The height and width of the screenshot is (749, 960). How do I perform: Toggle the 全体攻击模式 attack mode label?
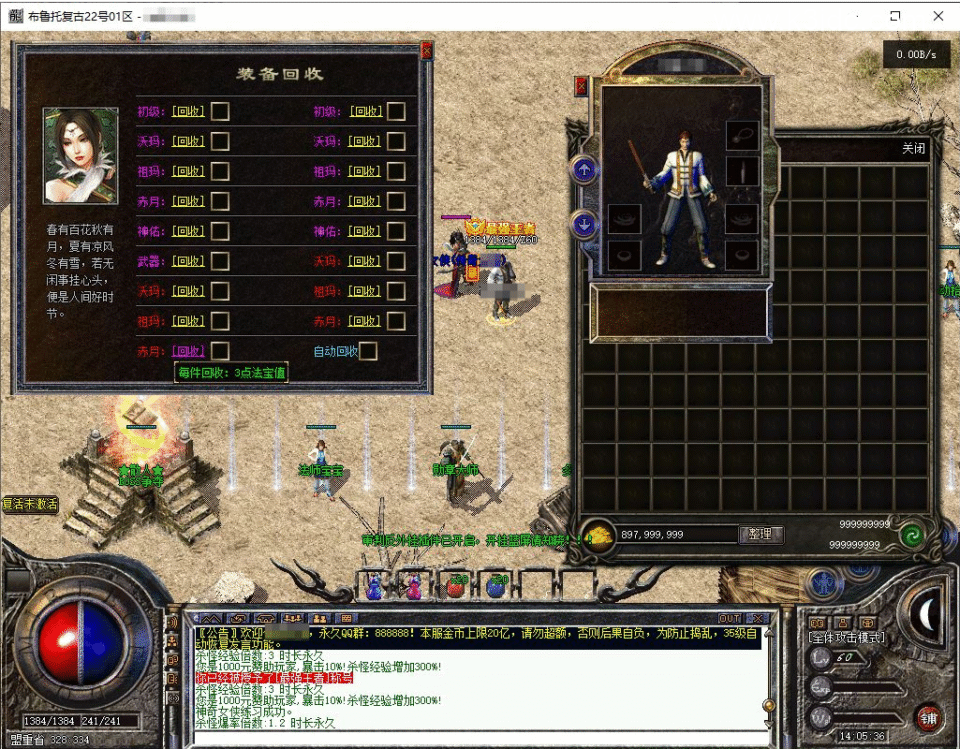click(848, 637)
